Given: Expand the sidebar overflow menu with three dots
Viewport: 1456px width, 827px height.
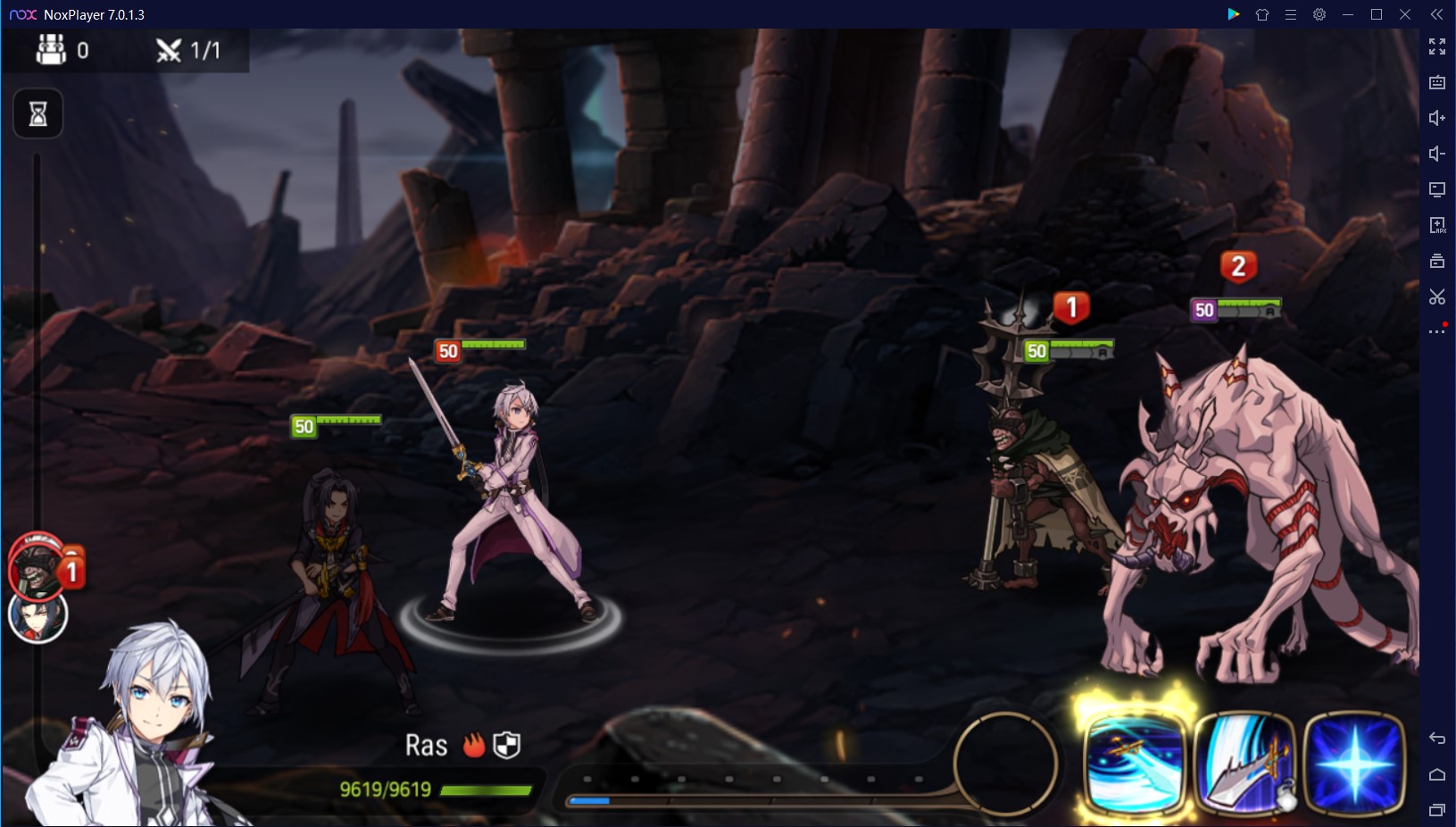Looking at the screenshot, I should [1437, 330].
